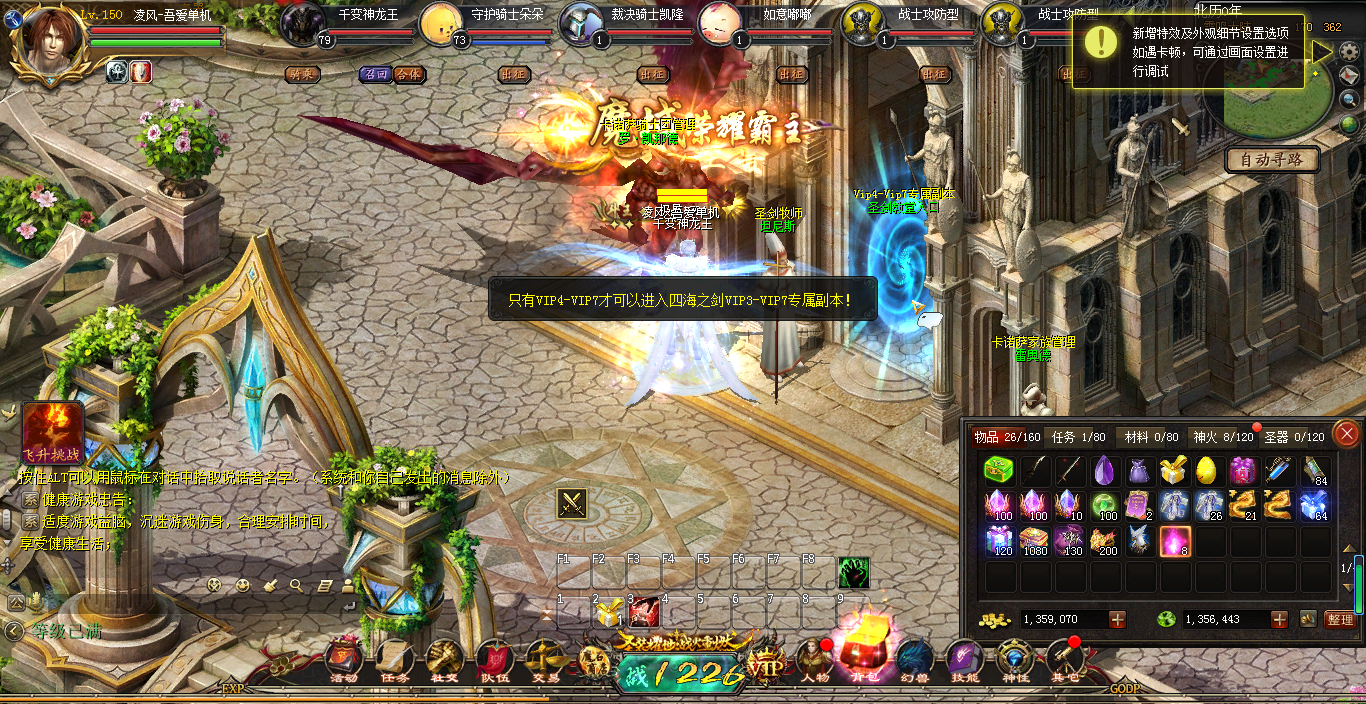Screen dimensions: 1366x704
Task: Open the mail envelope icon
Action: [x=1349, y=75]
